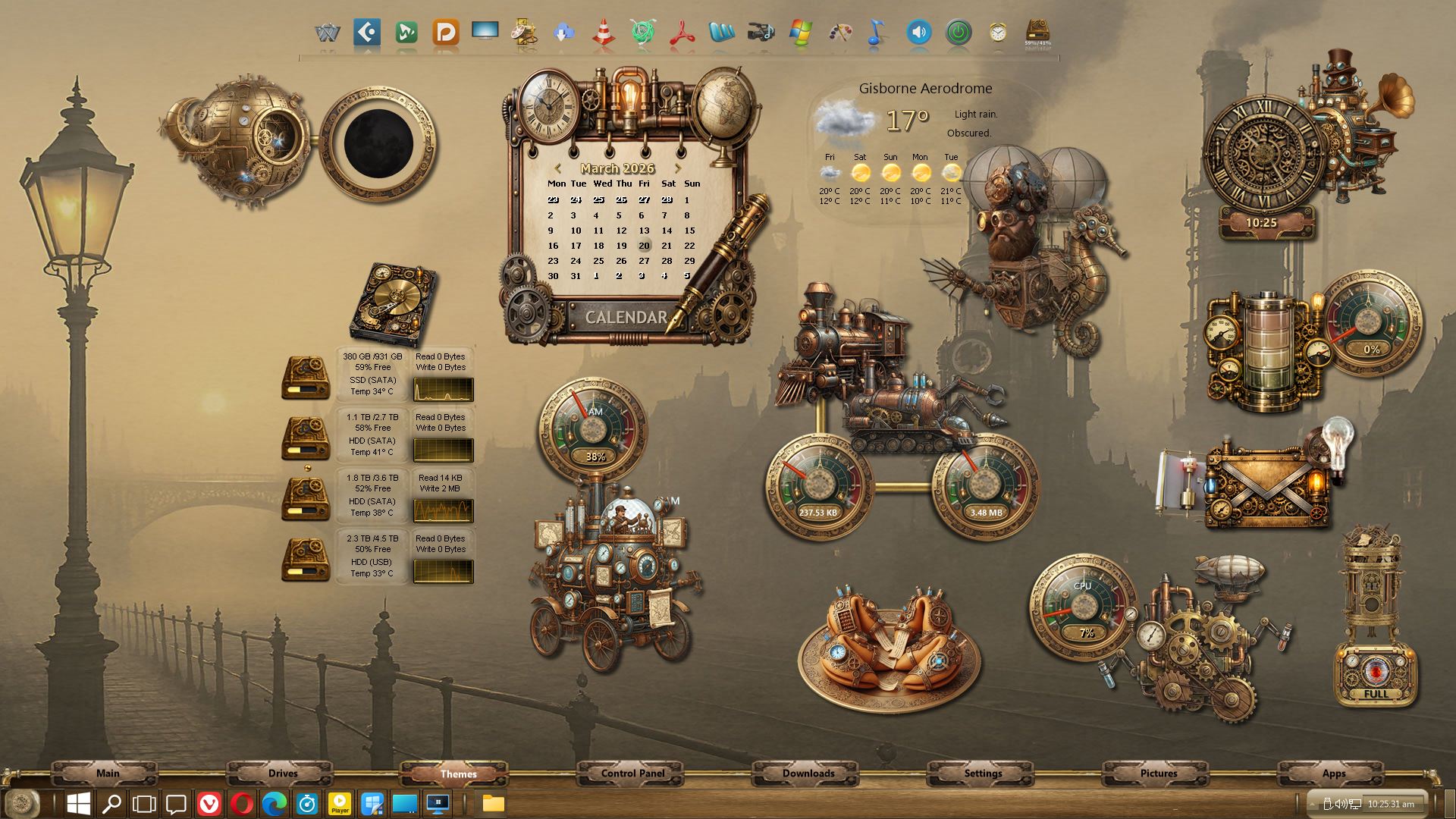Go to the next month in the calendar
1456x819 pixels.
point(678,168)
